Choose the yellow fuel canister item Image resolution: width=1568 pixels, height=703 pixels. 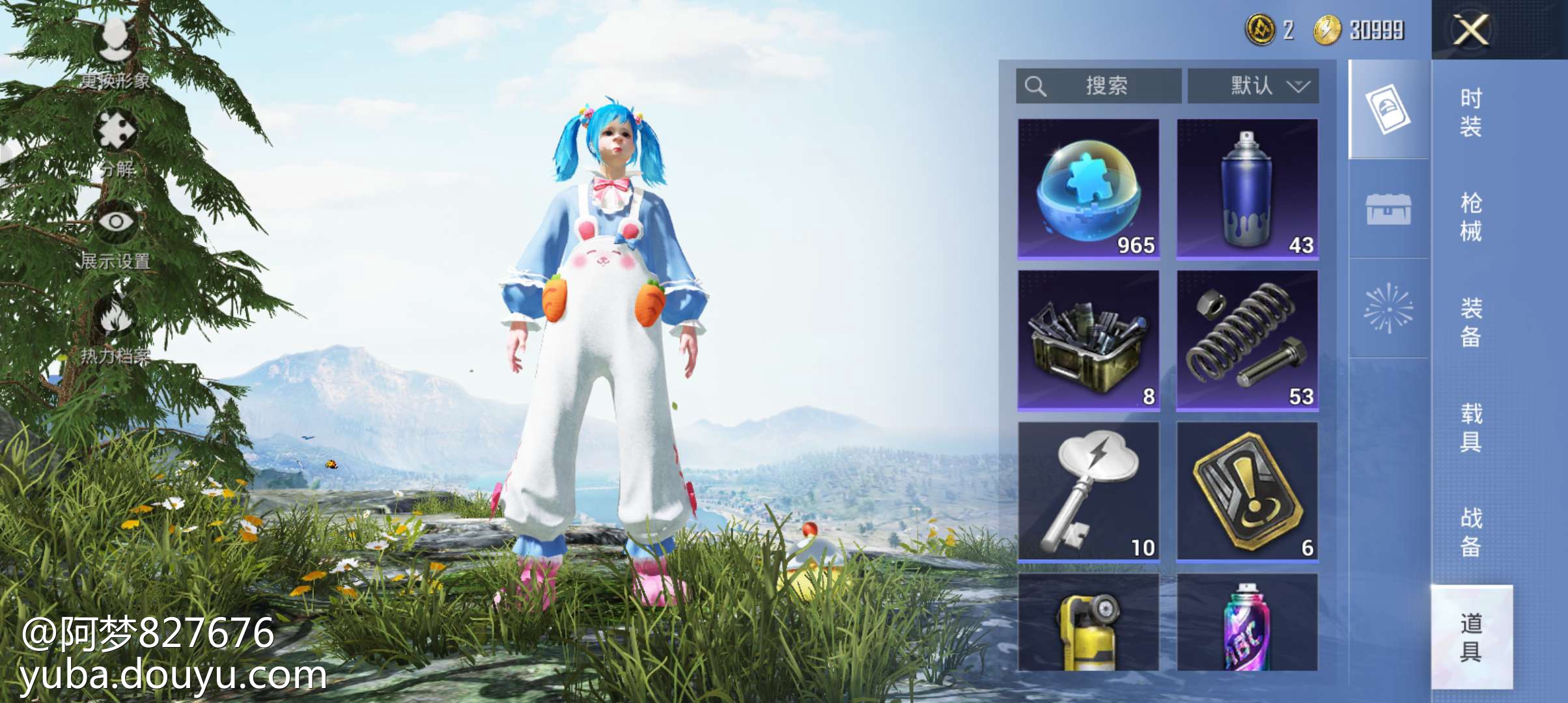click(x=1088, y=623)
